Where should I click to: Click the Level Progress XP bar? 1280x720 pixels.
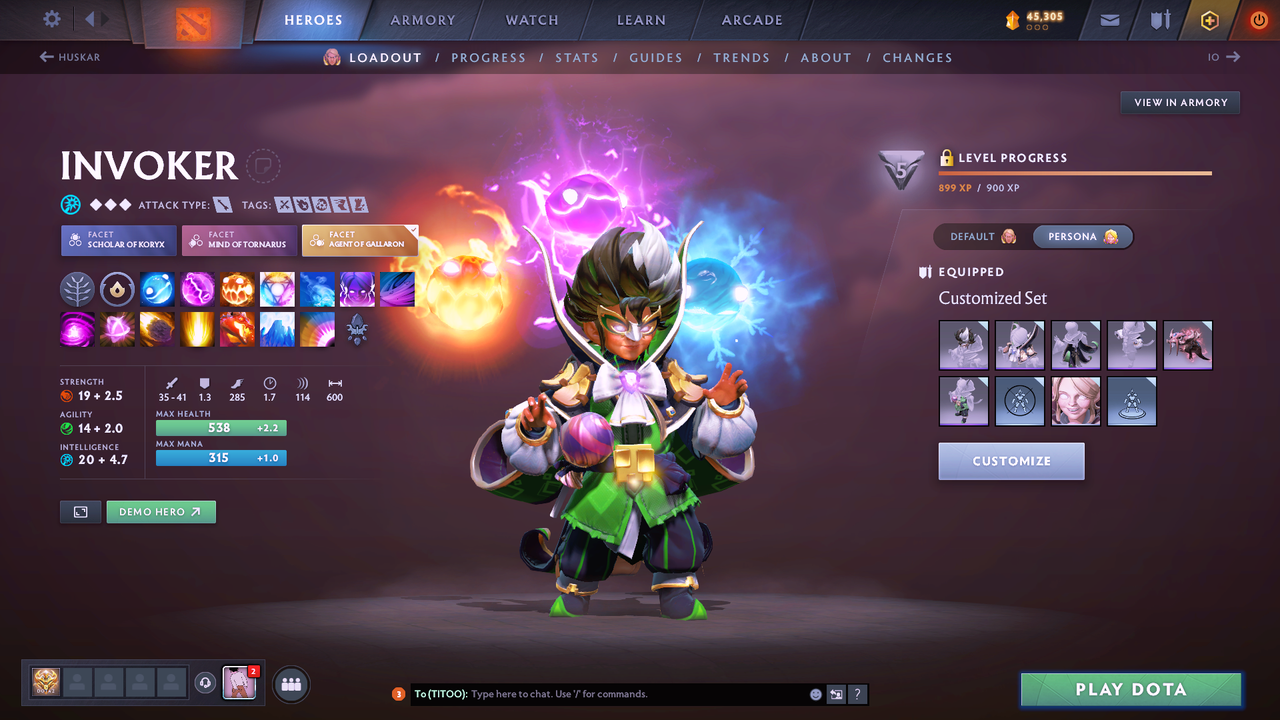(1075, 174)
